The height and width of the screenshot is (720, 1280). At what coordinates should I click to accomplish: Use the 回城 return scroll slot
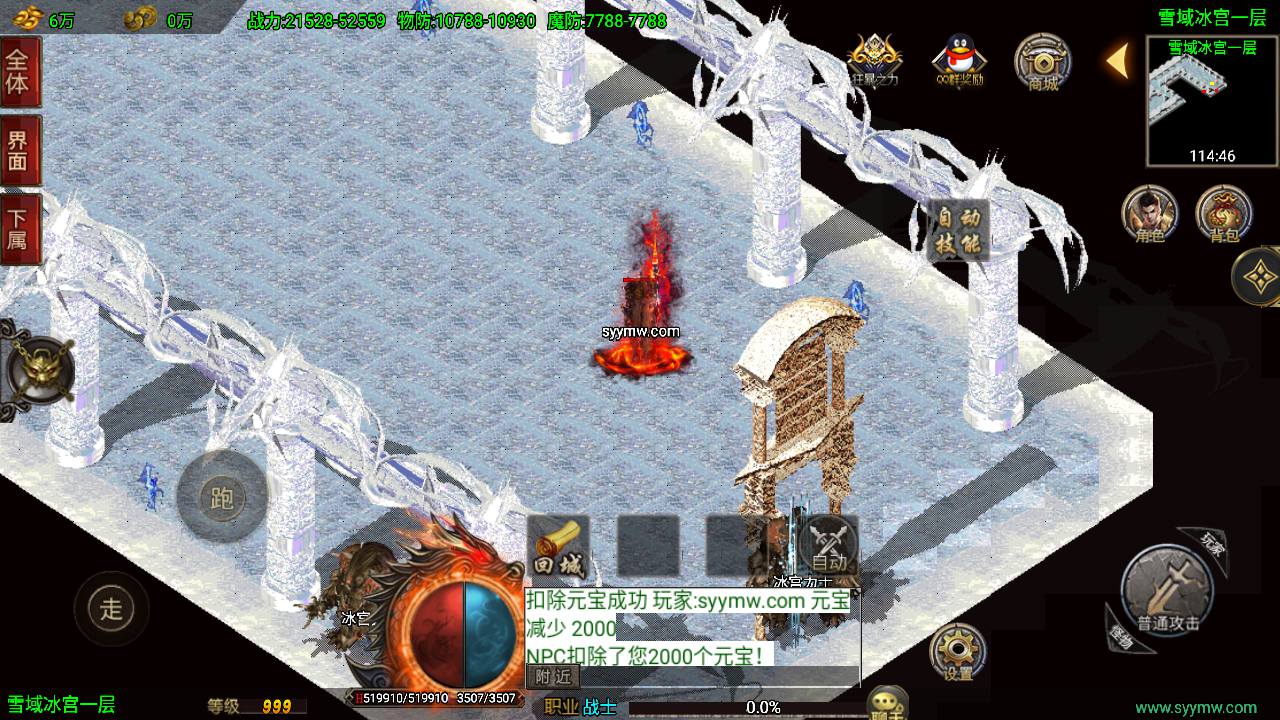tap(558, 548)
